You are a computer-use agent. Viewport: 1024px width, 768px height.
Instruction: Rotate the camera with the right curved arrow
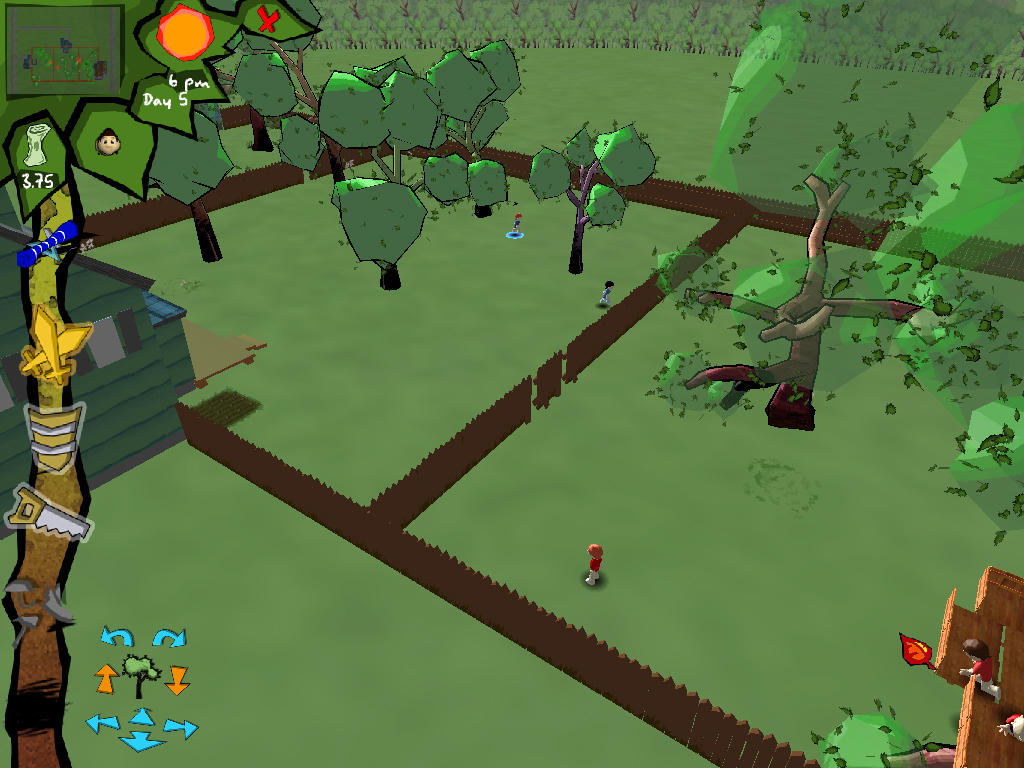[x=169, y=637]
